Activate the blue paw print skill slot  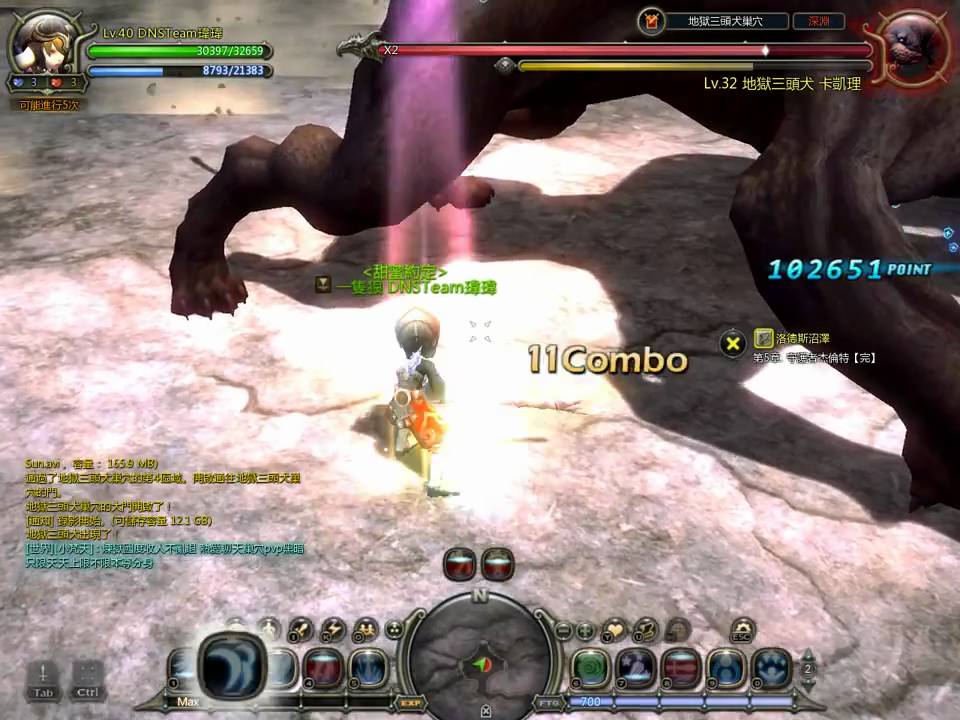[771, 668]
